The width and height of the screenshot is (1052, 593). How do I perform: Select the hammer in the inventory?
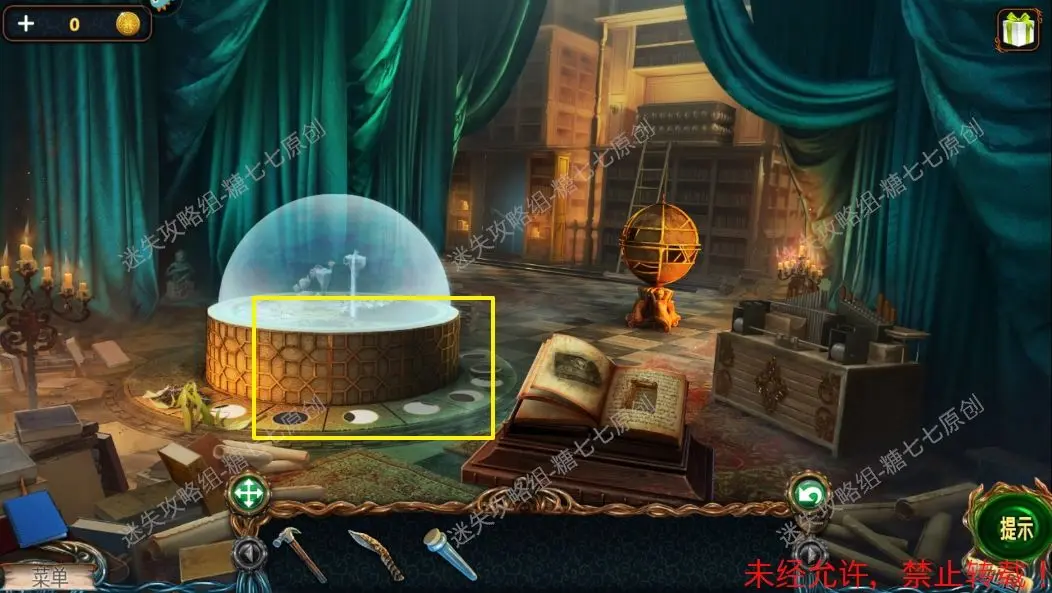click(x=299, y=552)
